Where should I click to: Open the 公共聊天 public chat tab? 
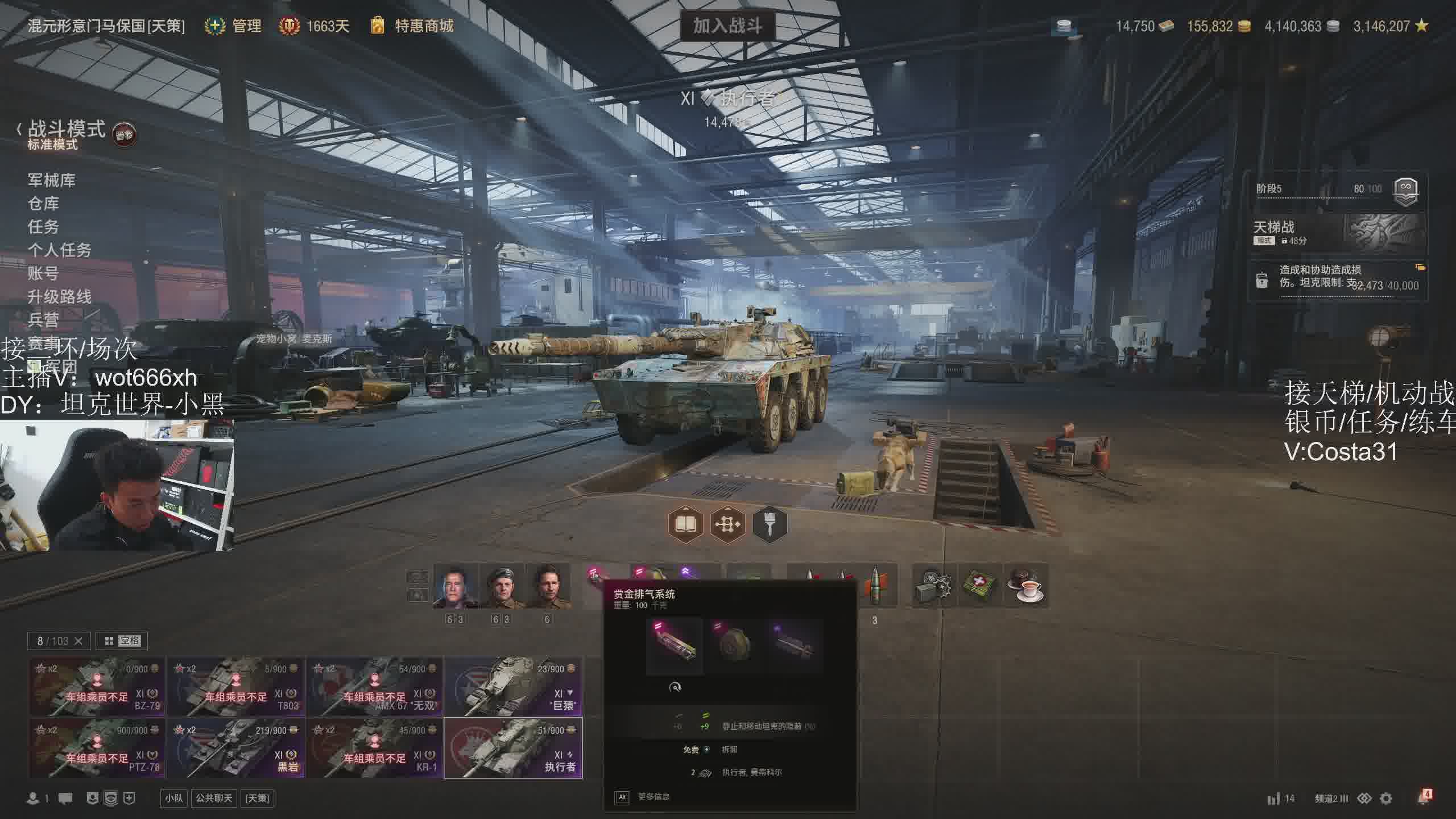click(x=214, y=799)
